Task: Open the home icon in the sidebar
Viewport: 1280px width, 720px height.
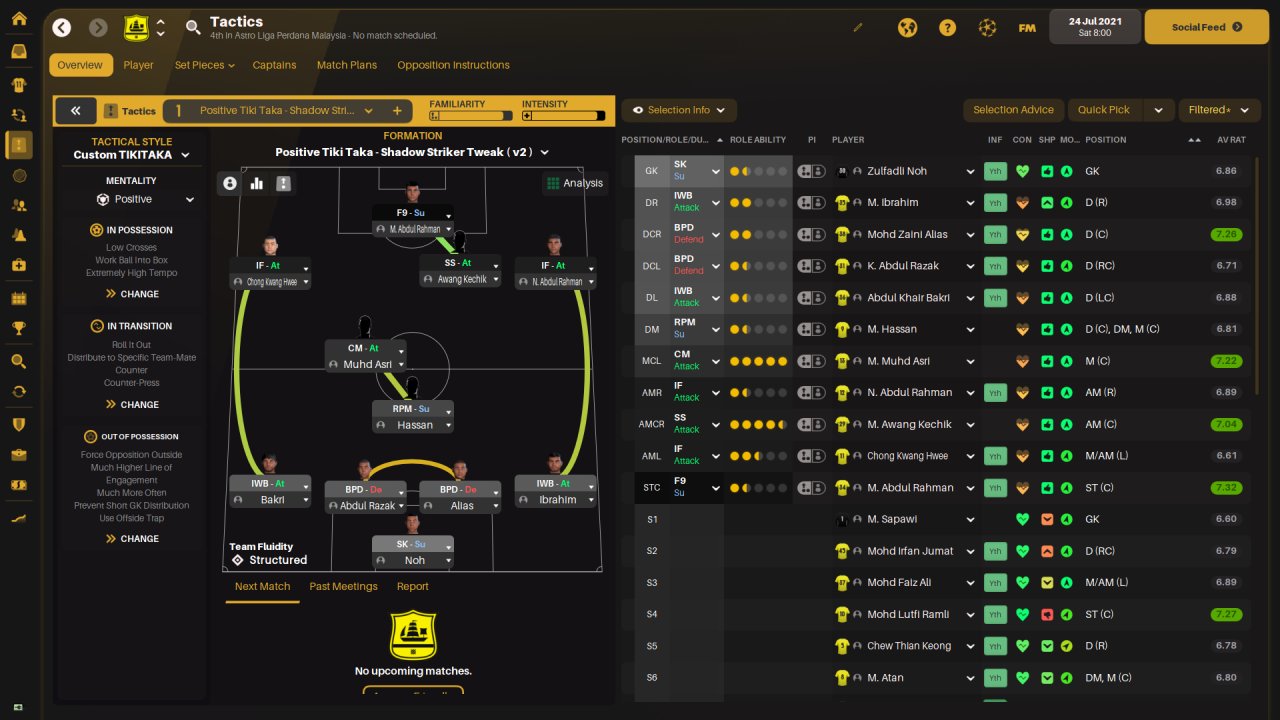Action: (19, 19)
